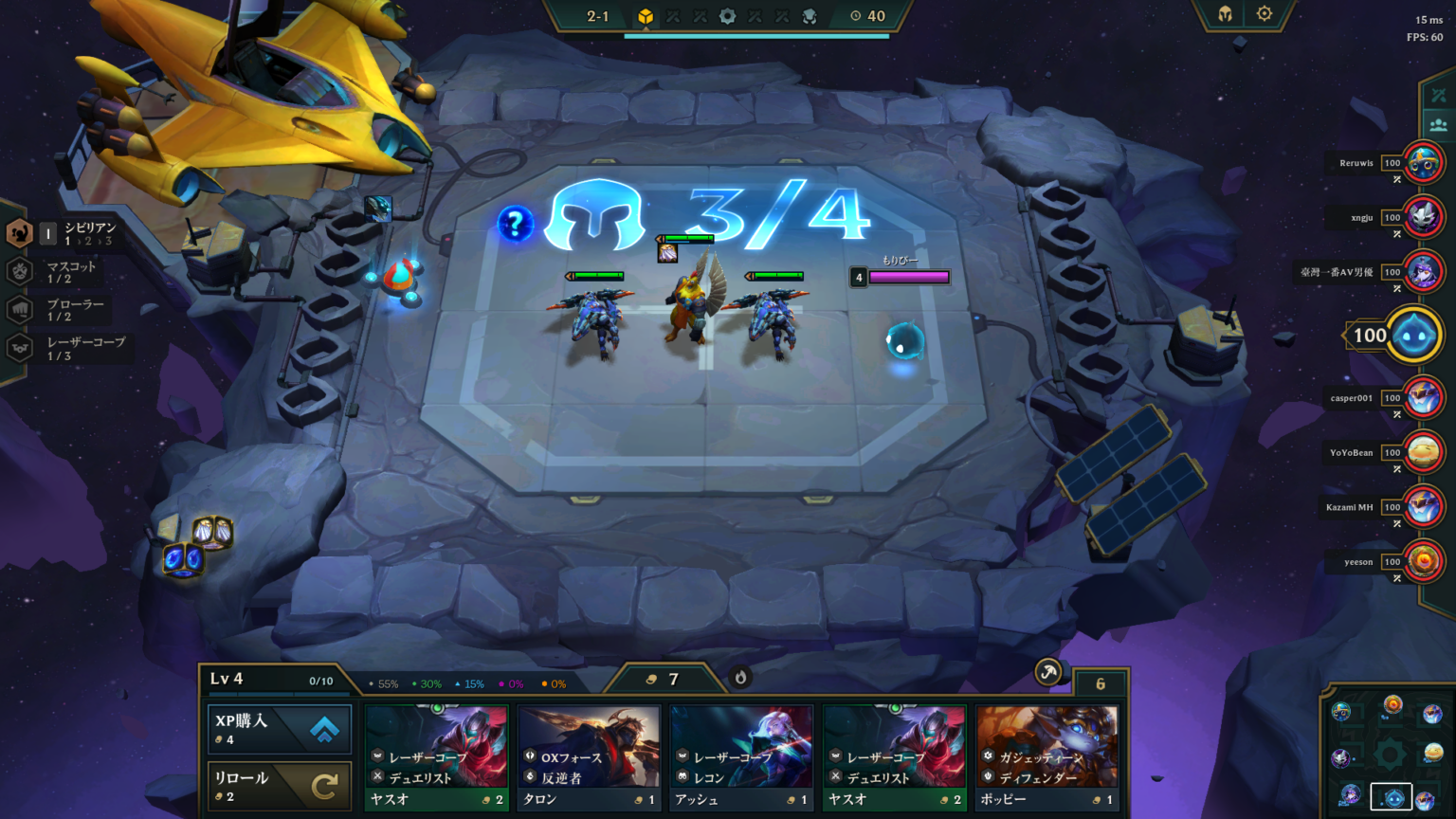Click the blue question mark help icon
The width and height of the screenshot is (1456, 819).
click(515, 224)
